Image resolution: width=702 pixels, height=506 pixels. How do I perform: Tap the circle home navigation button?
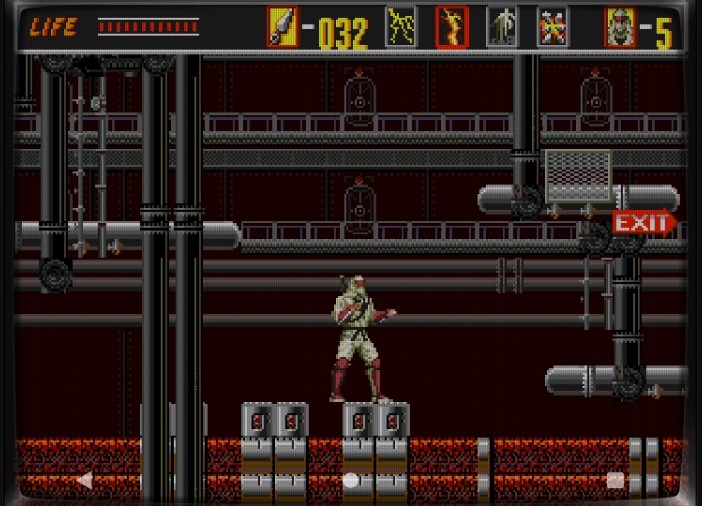pos(351,480)
